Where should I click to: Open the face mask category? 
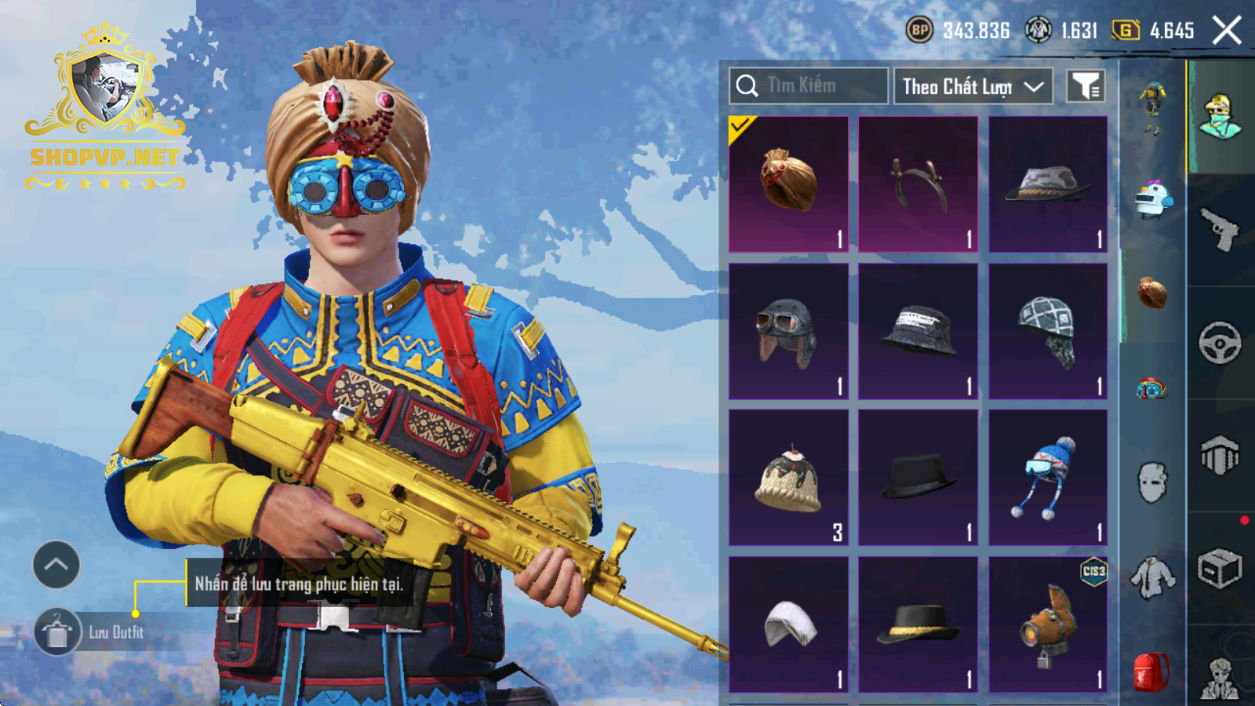click(x=1152, y=482)
